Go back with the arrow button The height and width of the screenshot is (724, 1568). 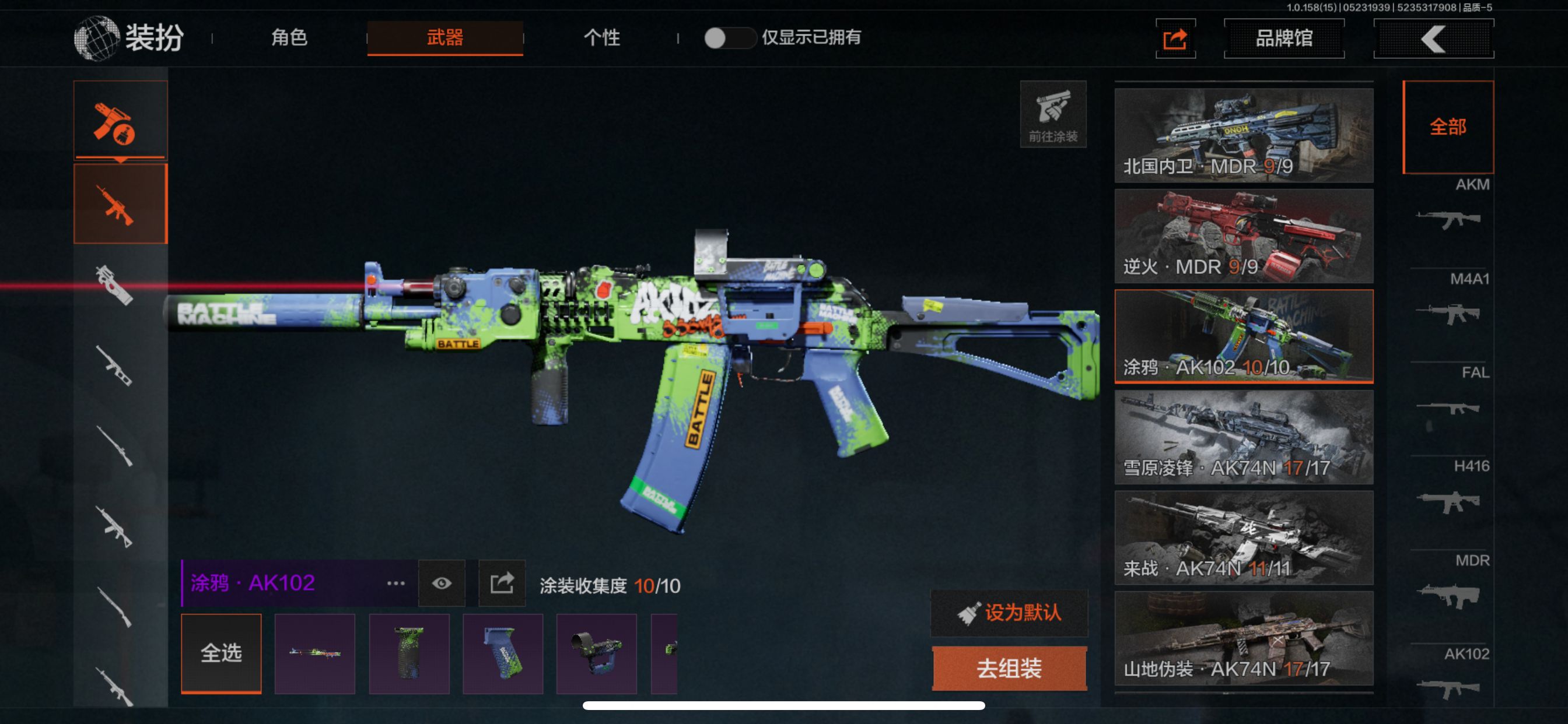pyautogui.click(x=1433, y=39)
